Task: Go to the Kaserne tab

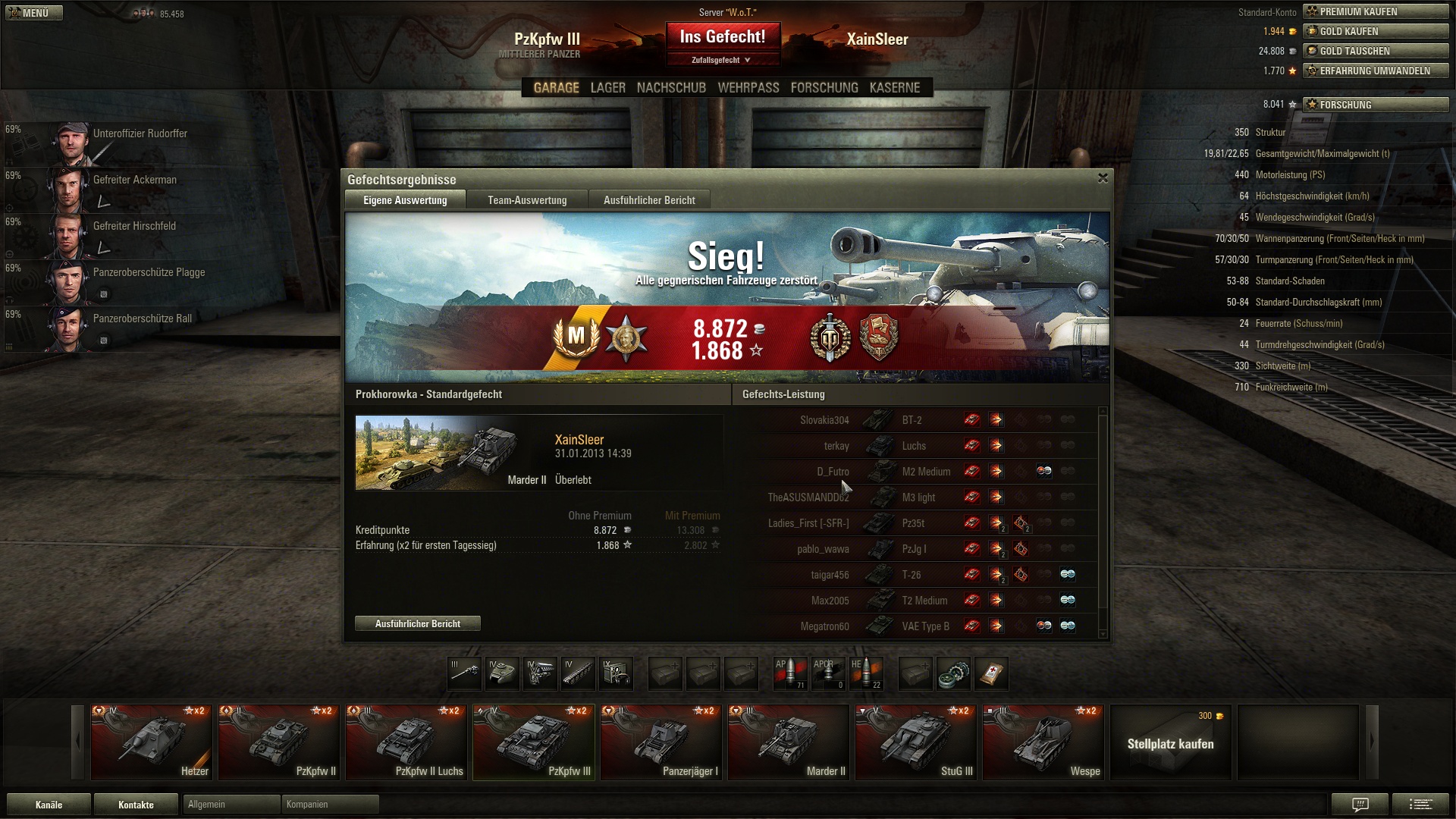Action: [x=894, y=88]
